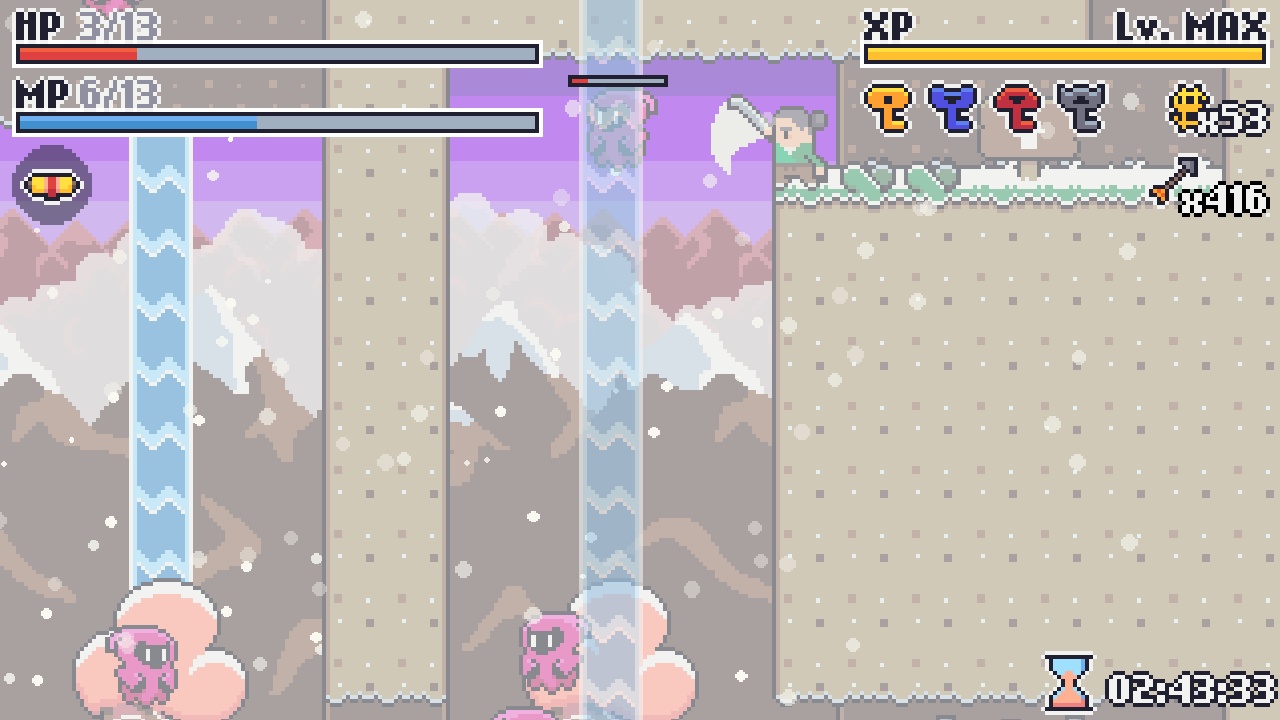Click the enemy health bar at top center
Image resolution: width=1280 pixels, height=720 pixels.
click(620, 80)
